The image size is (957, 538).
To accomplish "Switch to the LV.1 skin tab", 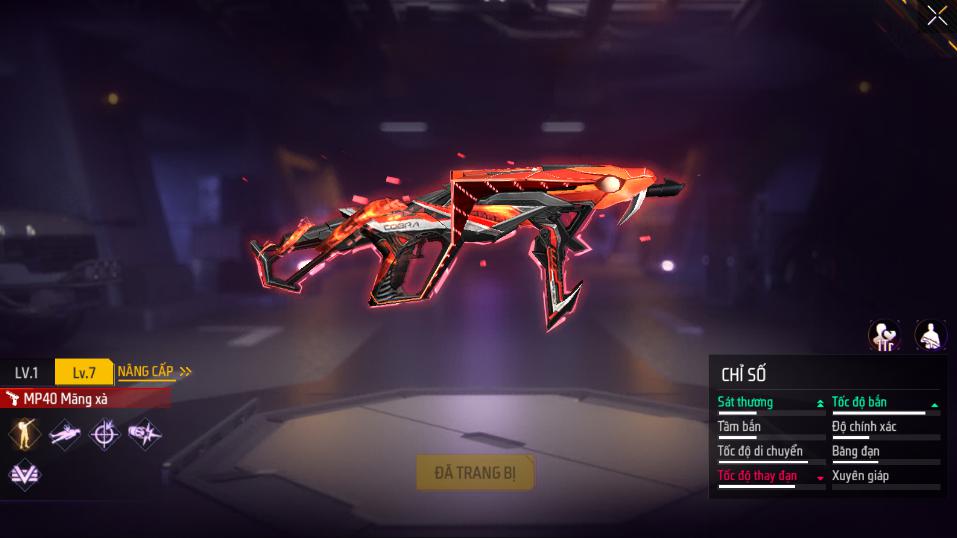I will click(27, 373).
